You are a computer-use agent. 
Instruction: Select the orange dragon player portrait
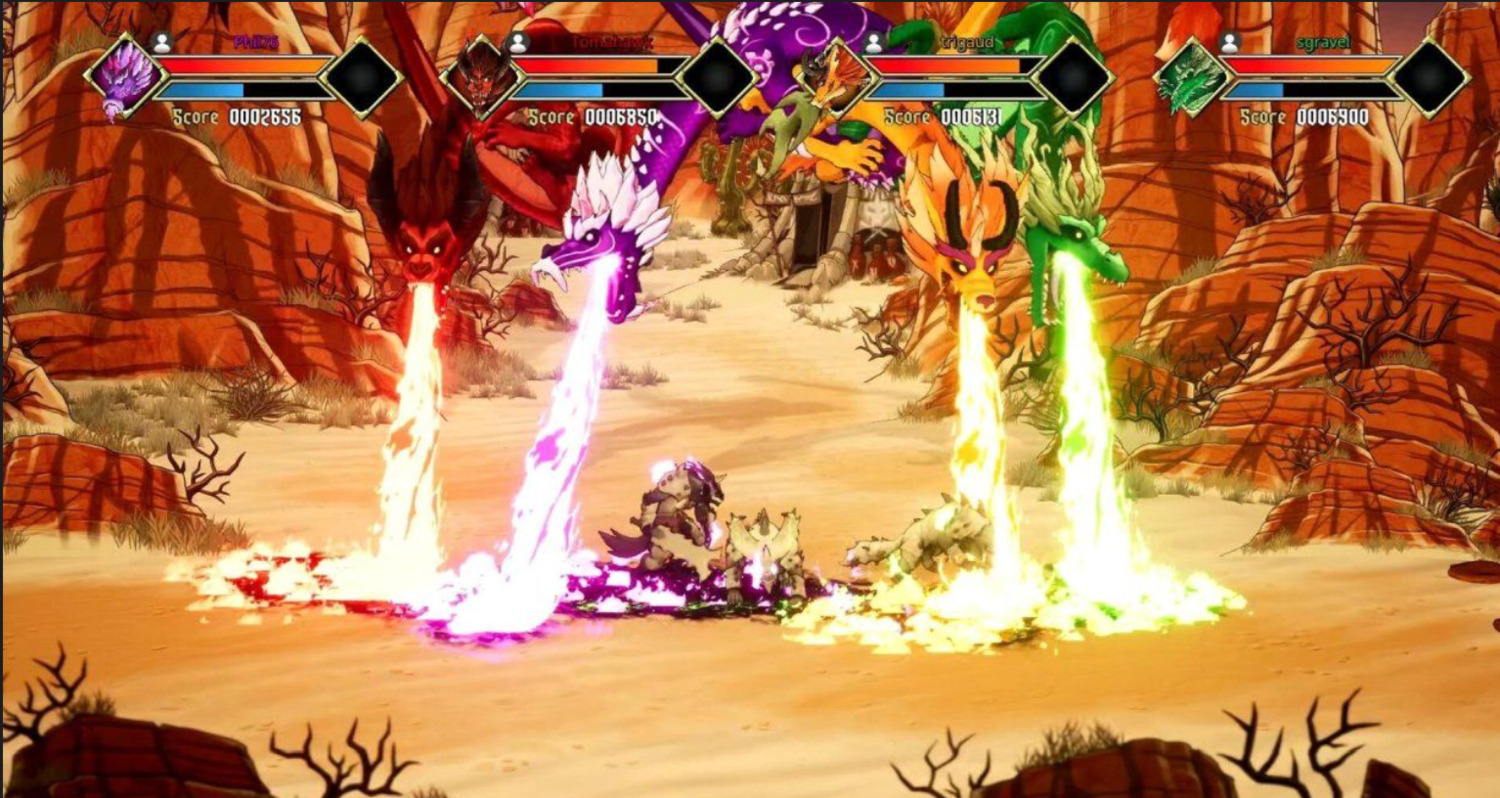coord(836,78)
